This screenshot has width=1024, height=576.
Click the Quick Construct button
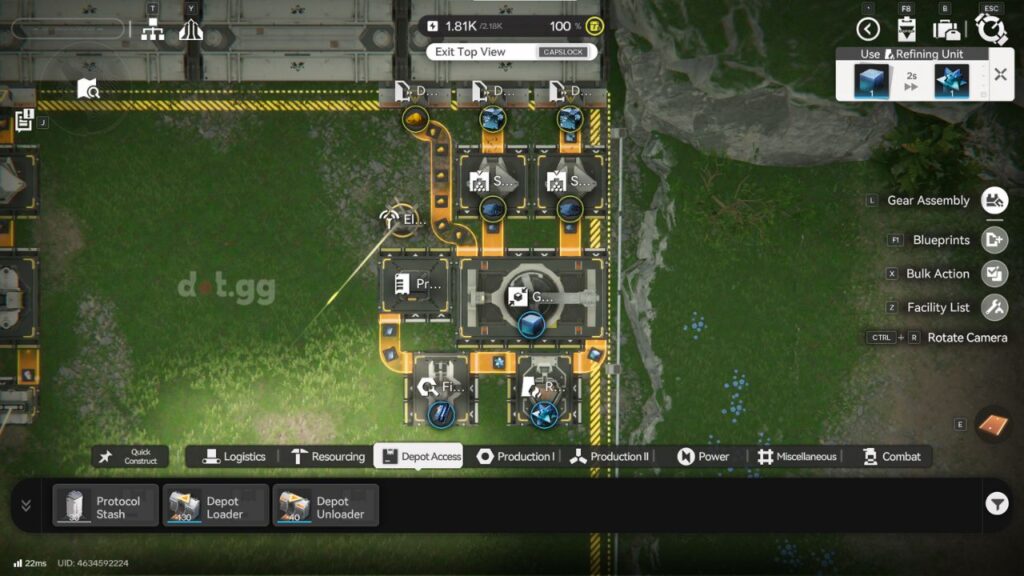coord(130,457)
